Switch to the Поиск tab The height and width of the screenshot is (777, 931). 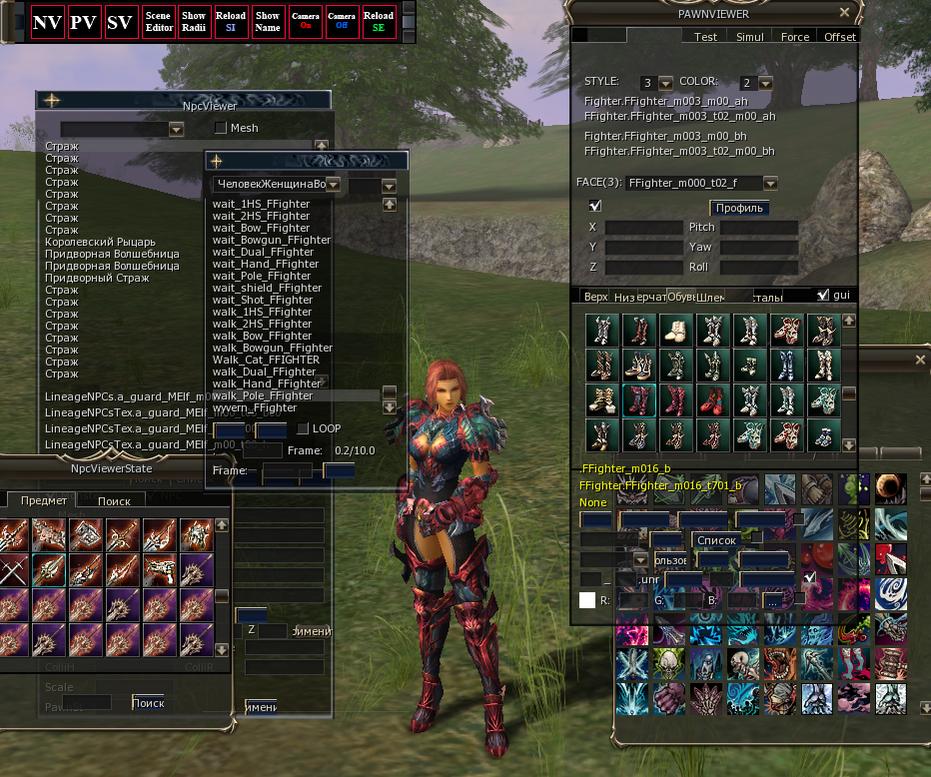(x=114, y=501)
